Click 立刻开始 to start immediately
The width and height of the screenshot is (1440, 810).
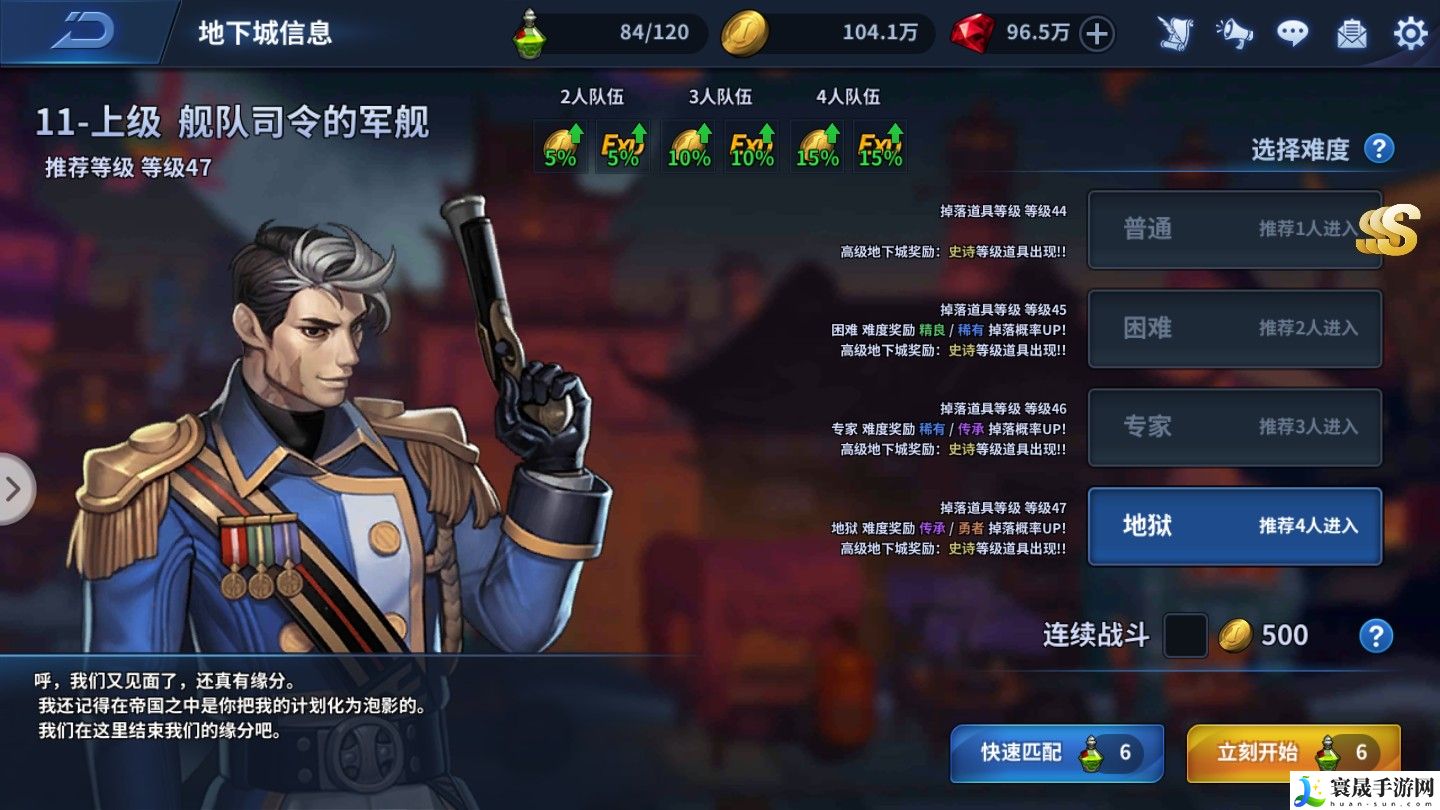[1292, 752]
